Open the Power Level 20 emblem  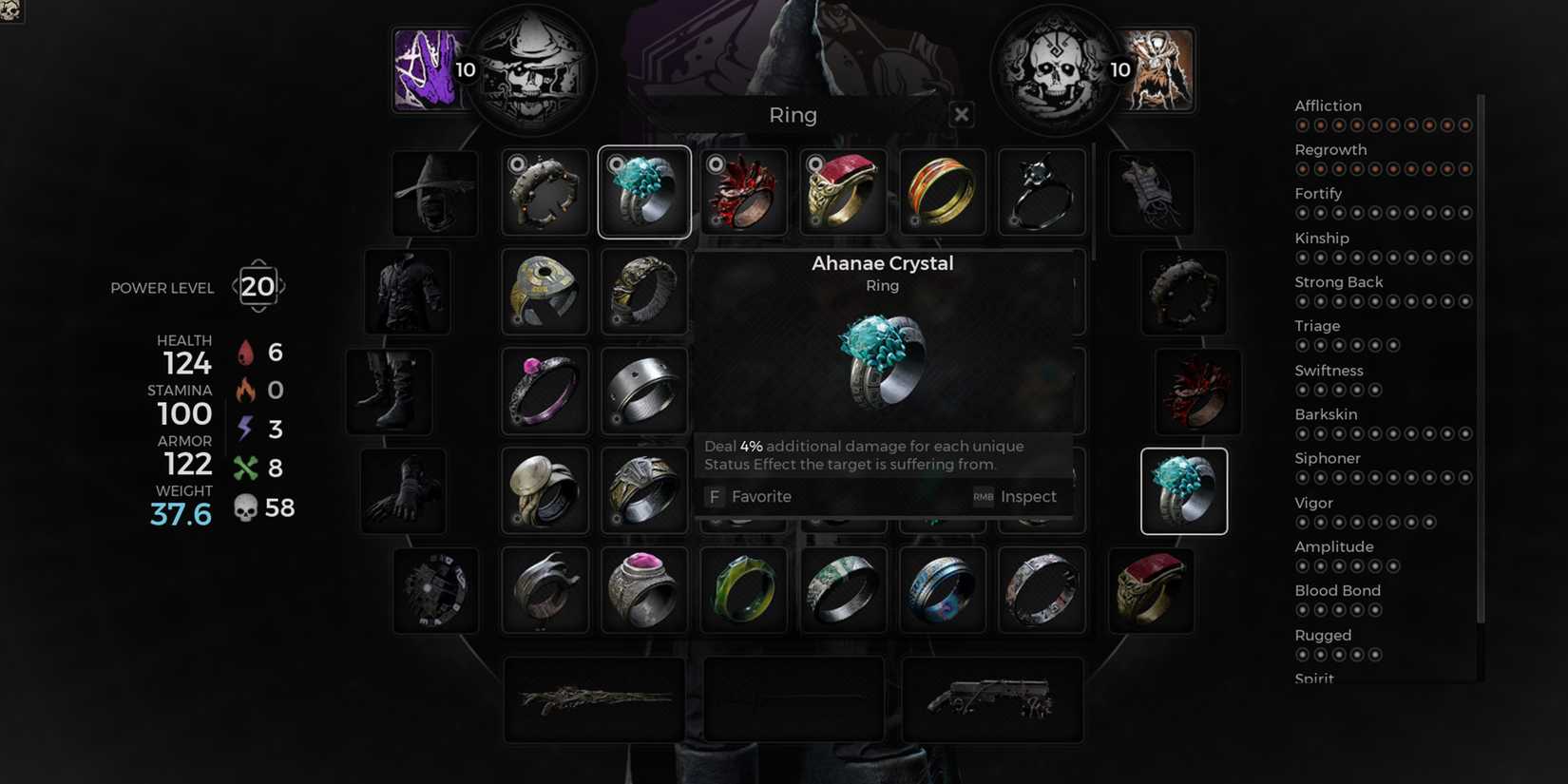[x=257, y=286]
